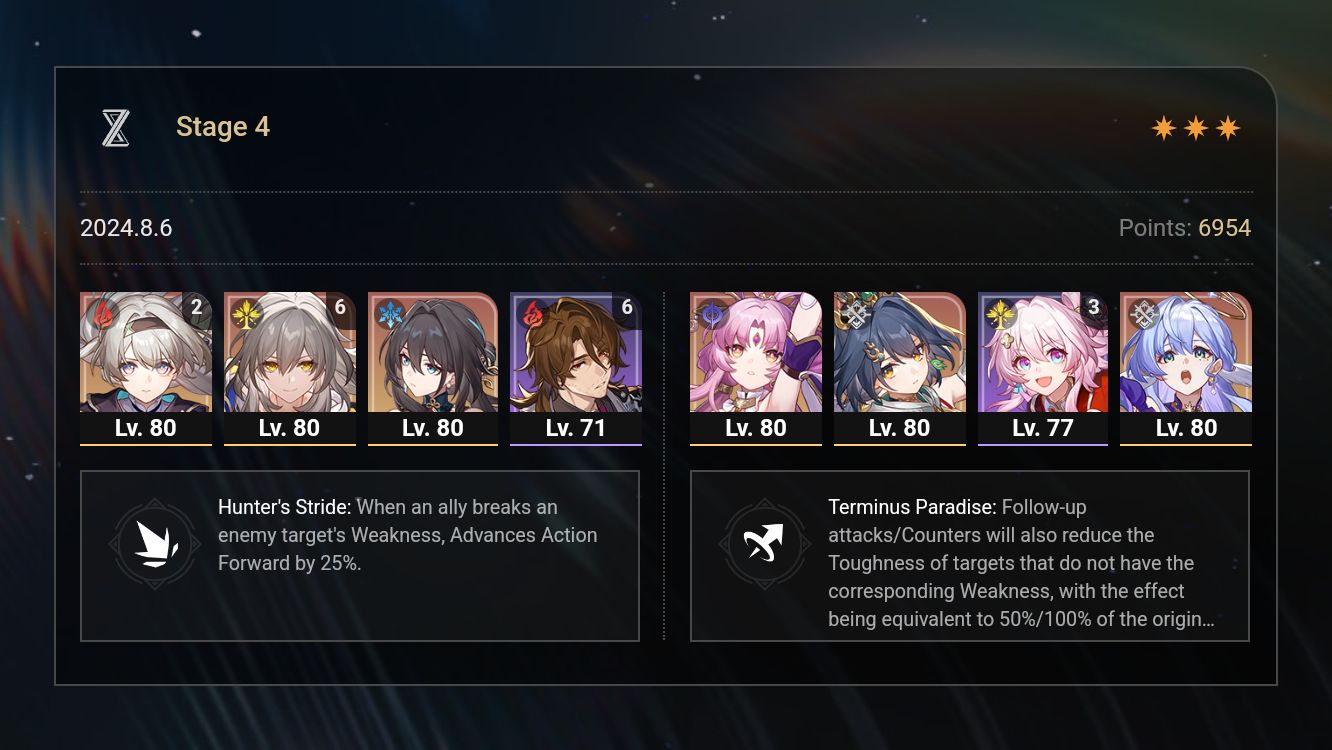Image resolution: width=1332 pixels, height=750 pixels.
Task: Click the Terminus Paradise arrow emblem
Action: click(764, 544)
